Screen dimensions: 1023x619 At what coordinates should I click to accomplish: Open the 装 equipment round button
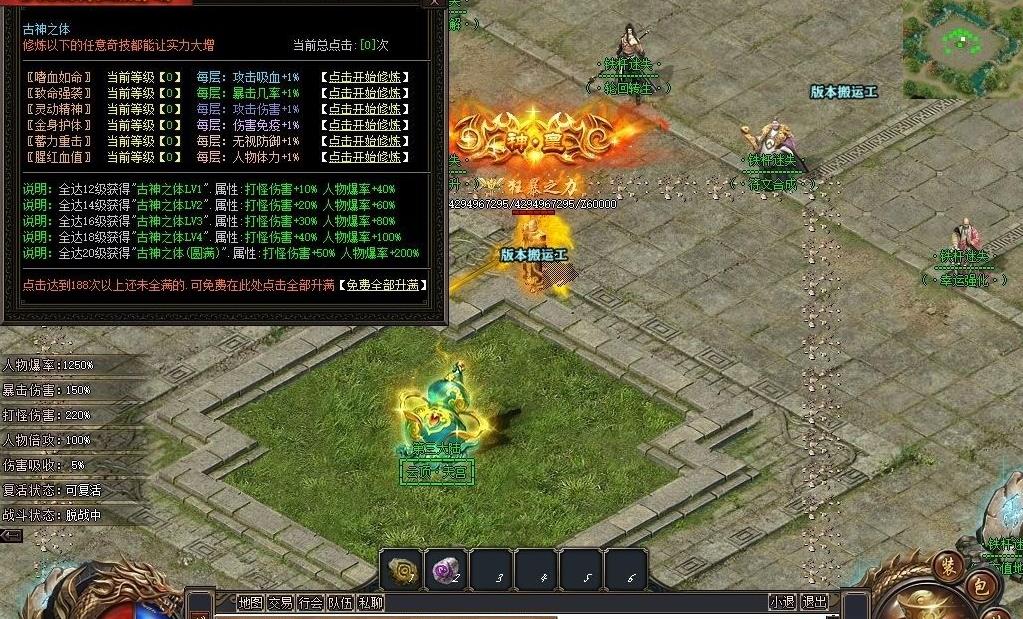click(947, 566)
